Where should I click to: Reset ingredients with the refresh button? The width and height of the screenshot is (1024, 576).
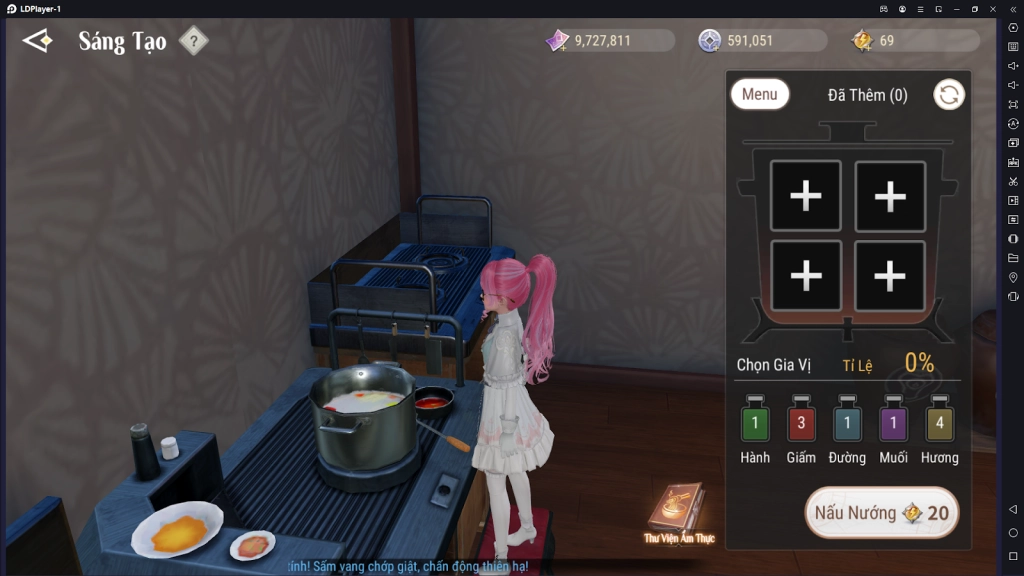948,95
